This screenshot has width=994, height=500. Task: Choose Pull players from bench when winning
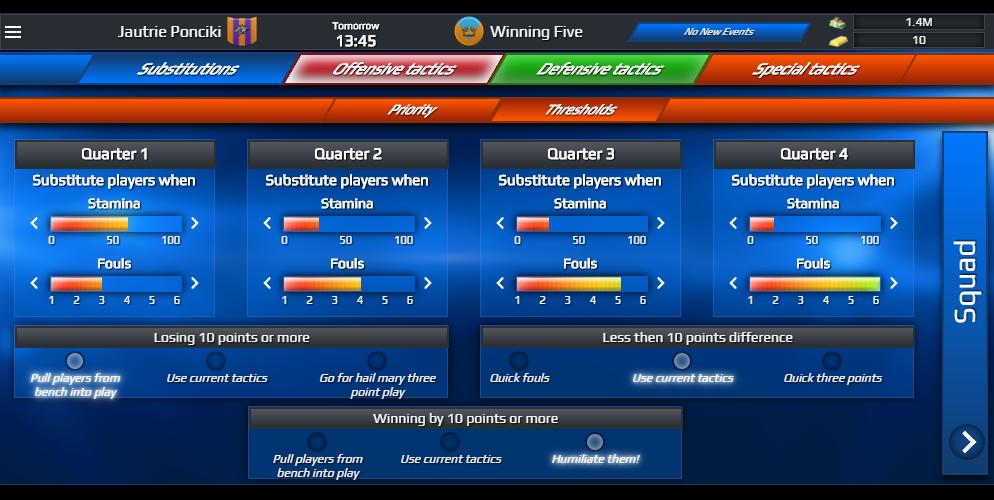tap(317, 442)
